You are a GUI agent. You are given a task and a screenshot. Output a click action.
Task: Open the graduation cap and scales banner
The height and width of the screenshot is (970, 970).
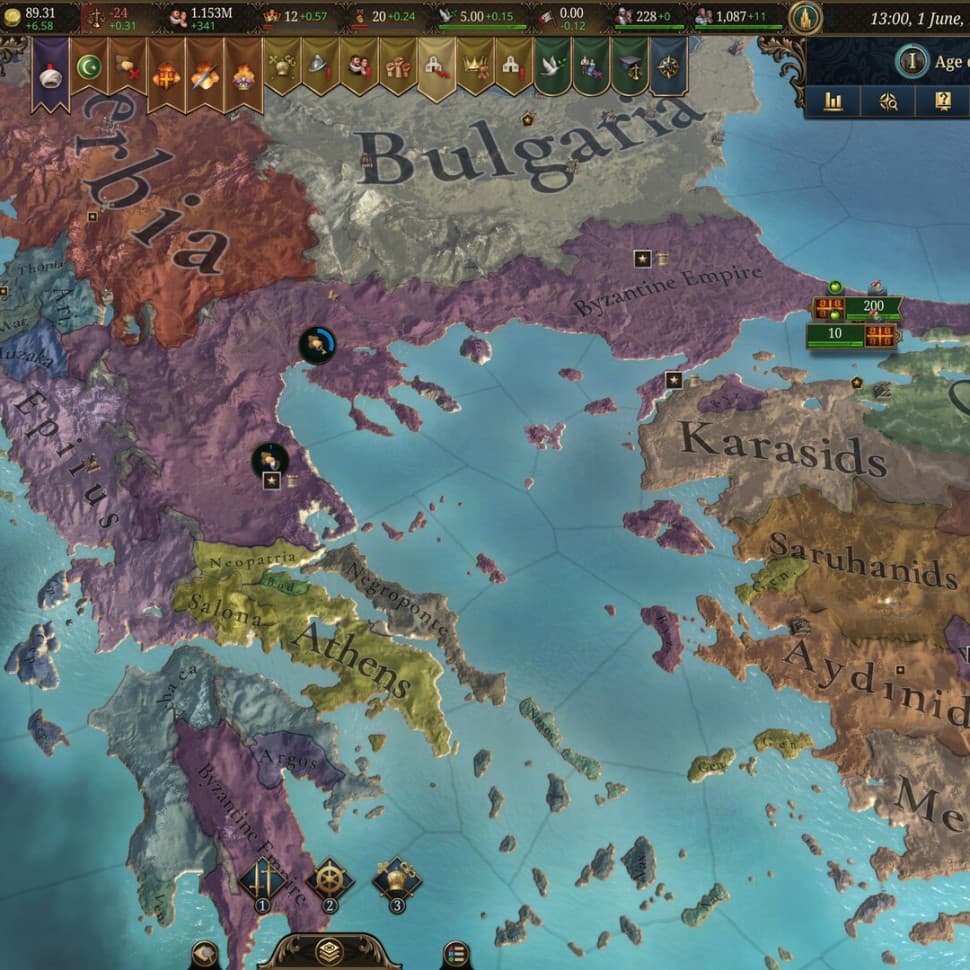pyautogui.click(x=628, y=68)
